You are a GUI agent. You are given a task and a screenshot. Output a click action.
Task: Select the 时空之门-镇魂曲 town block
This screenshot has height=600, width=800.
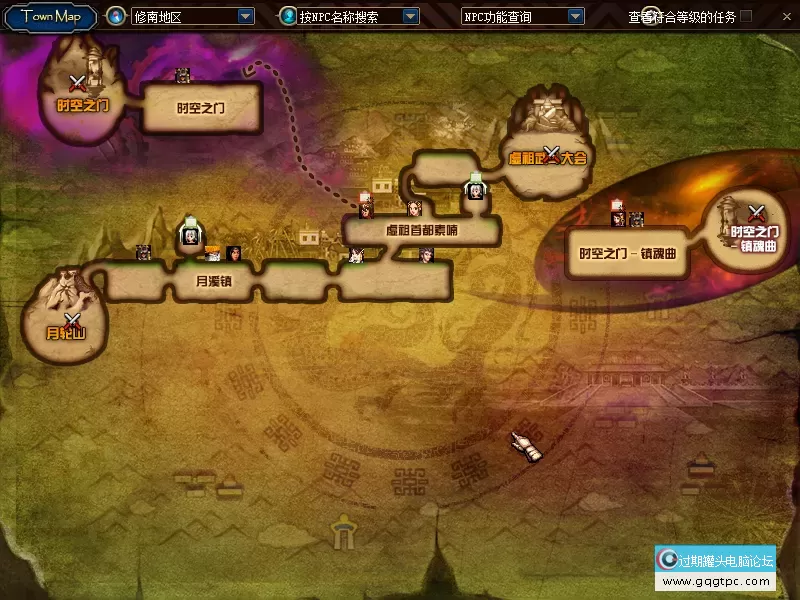[627, 253]
